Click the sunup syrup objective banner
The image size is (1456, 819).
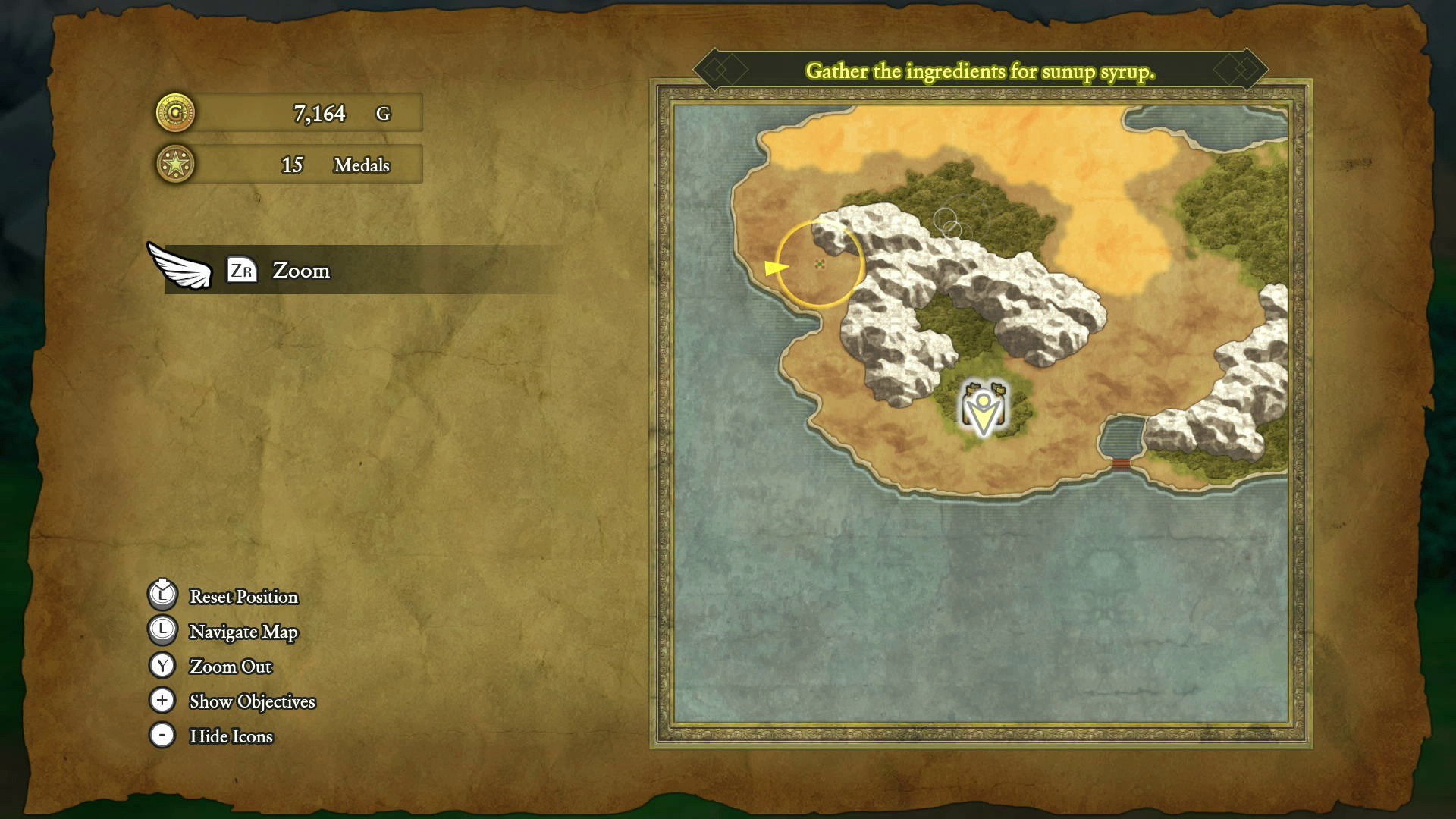980,71
